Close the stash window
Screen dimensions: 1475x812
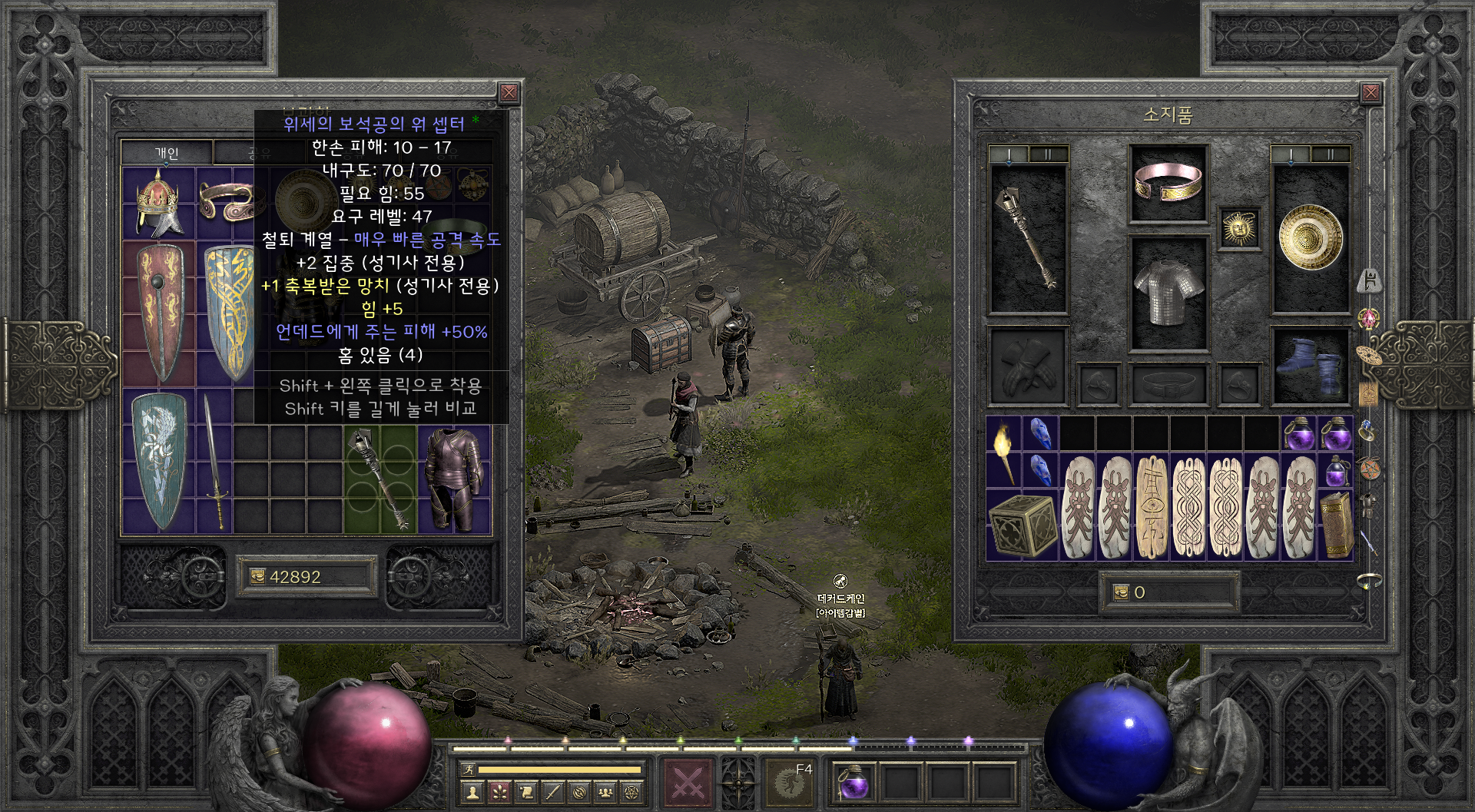click(509, 94)
